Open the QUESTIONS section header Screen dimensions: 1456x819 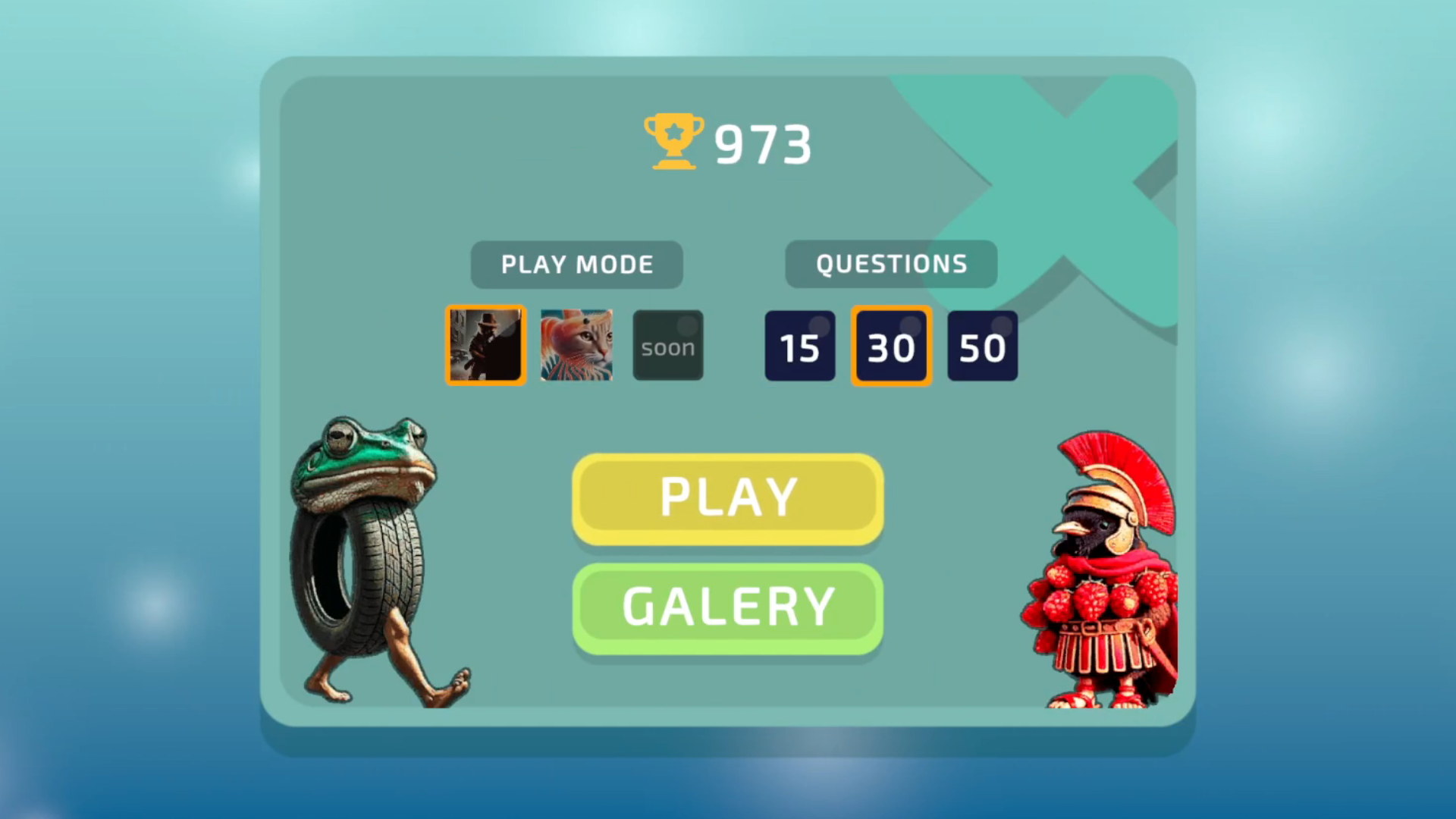click(x=891, y=264)
